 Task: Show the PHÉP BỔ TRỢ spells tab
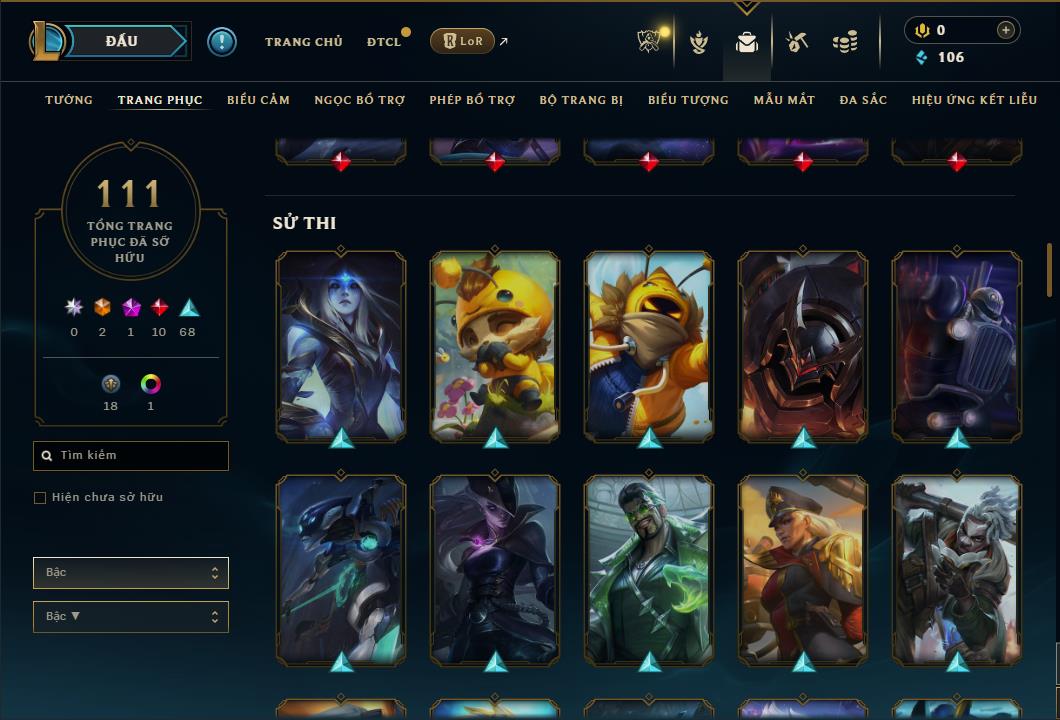point(472,100)
